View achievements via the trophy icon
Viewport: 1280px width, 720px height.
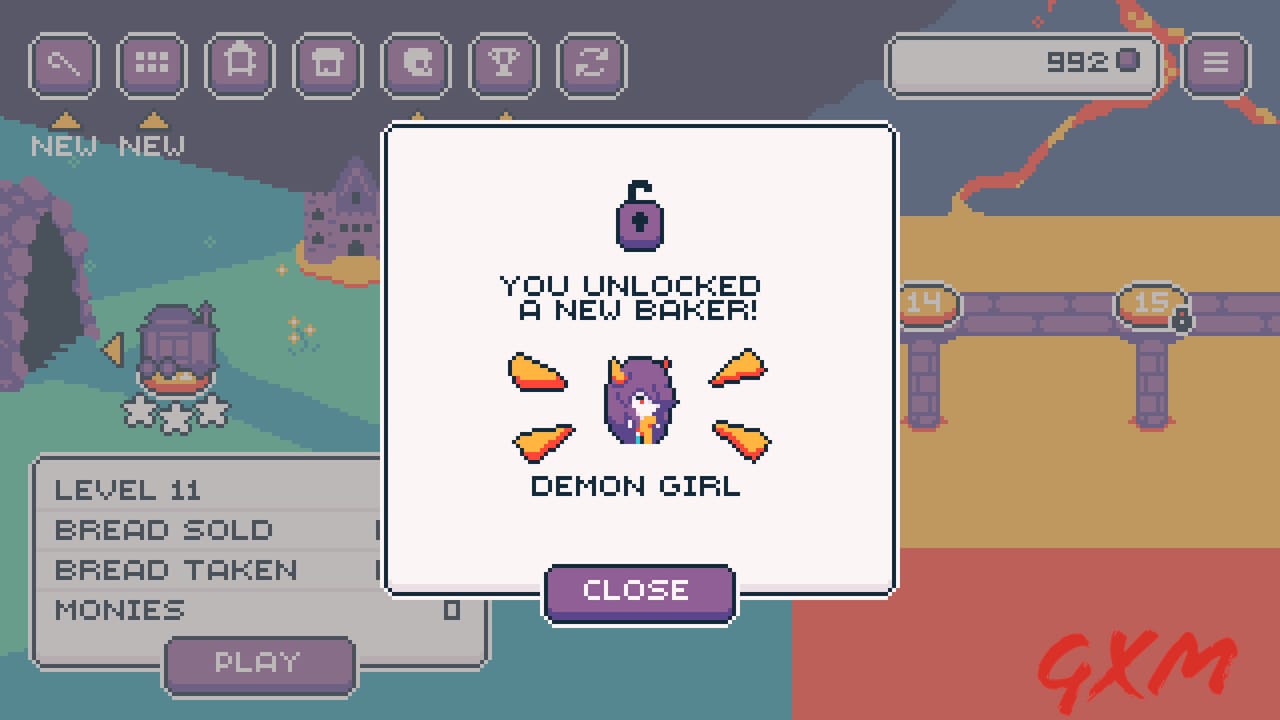click(x=503, y=63)
